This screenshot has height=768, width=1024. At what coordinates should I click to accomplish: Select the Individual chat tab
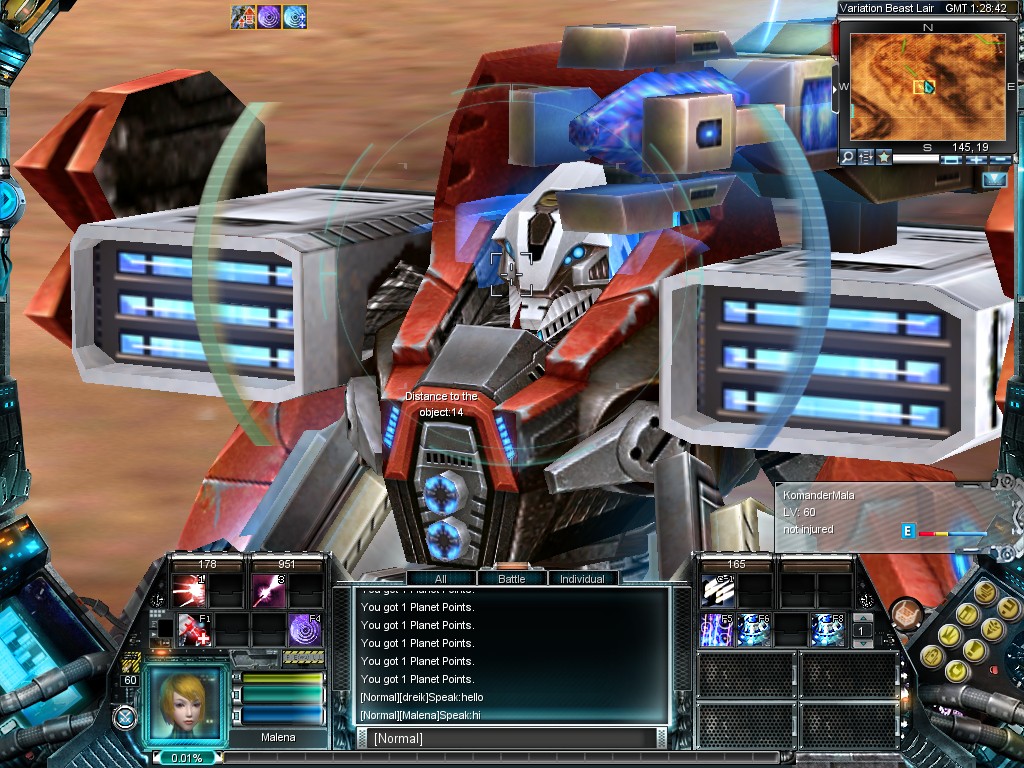[x=581, y=578]
